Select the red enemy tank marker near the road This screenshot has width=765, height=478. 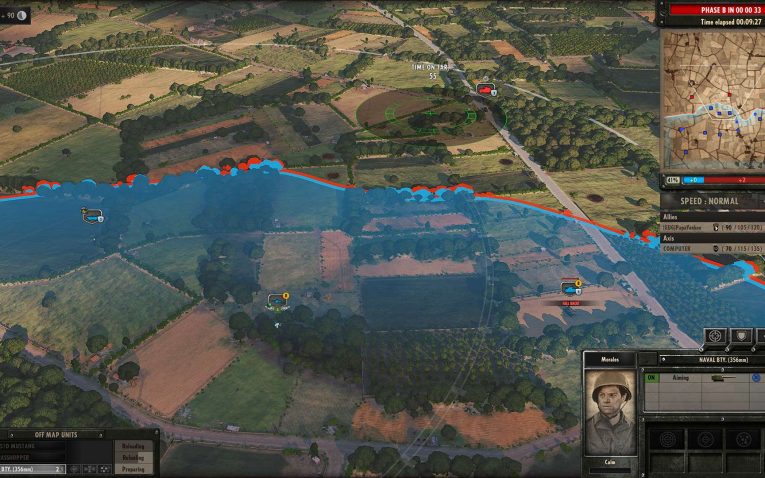coord(486,90)
